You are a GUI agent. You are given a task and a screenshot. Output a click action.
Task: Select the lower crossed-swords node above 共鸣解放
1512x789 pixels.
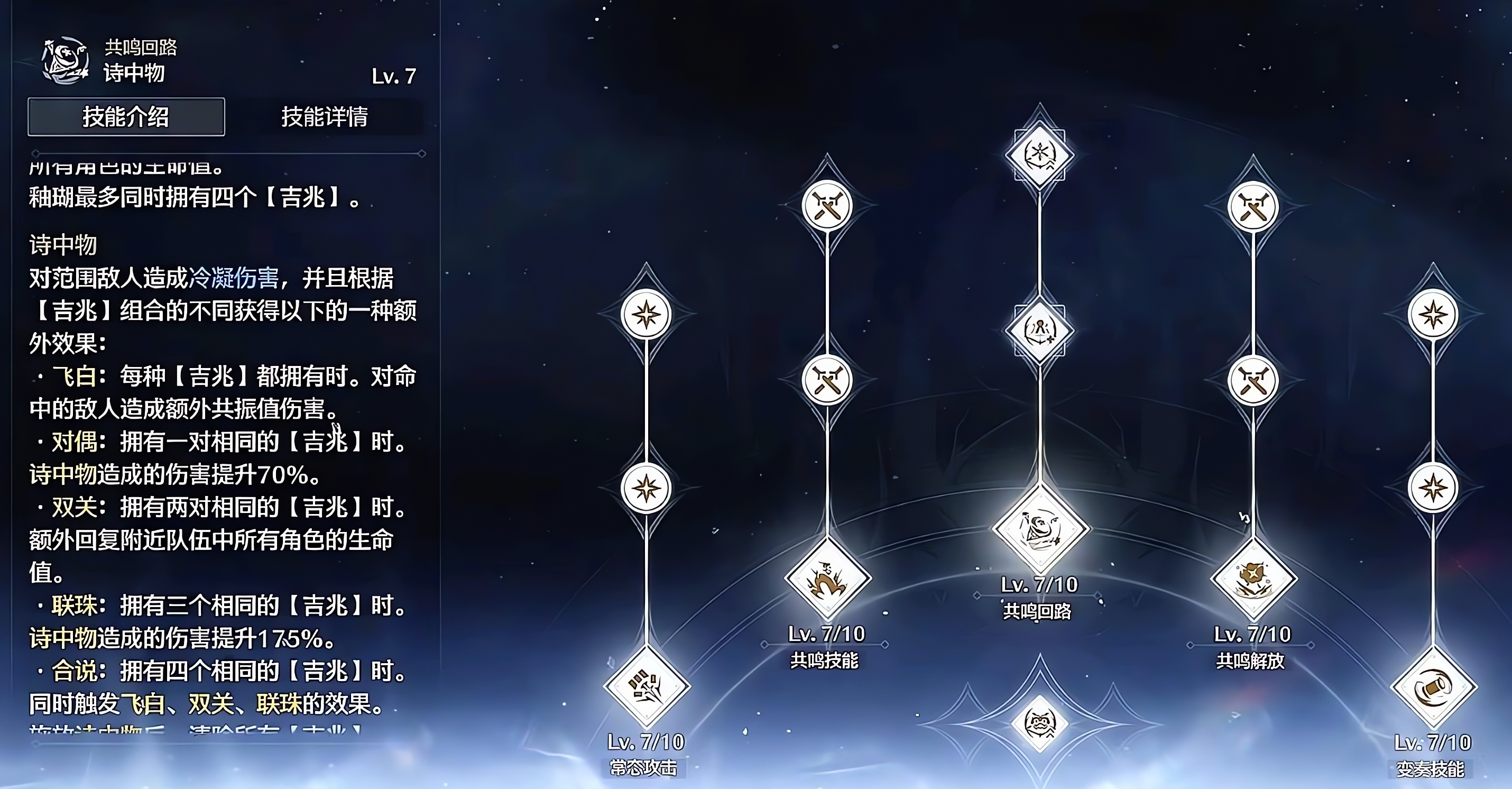(x=1253, y=381)
